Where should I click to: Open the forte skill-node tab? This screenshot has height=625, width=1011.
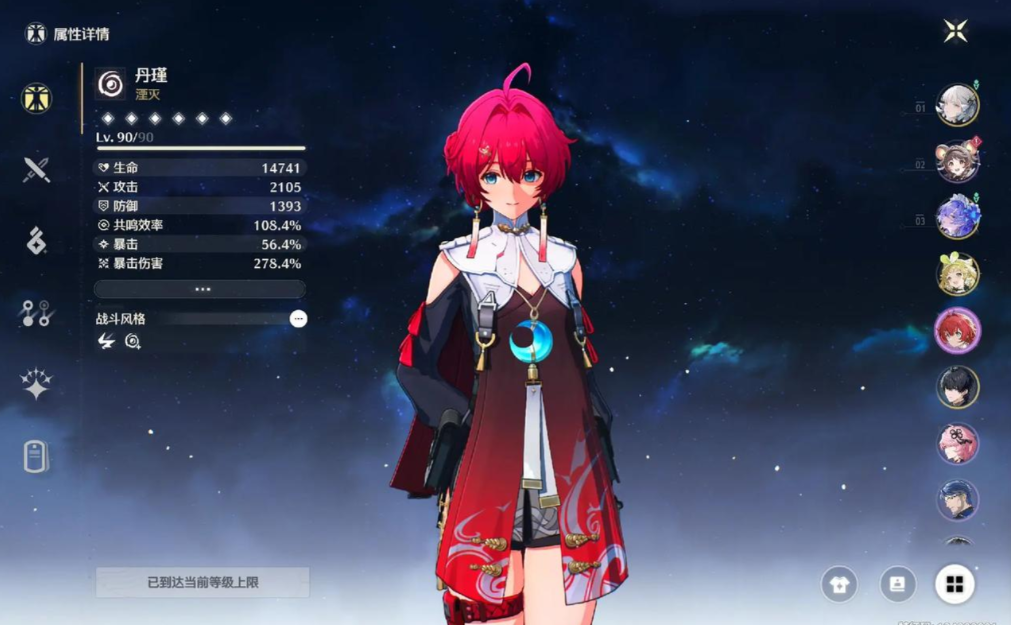pos(37,314)
